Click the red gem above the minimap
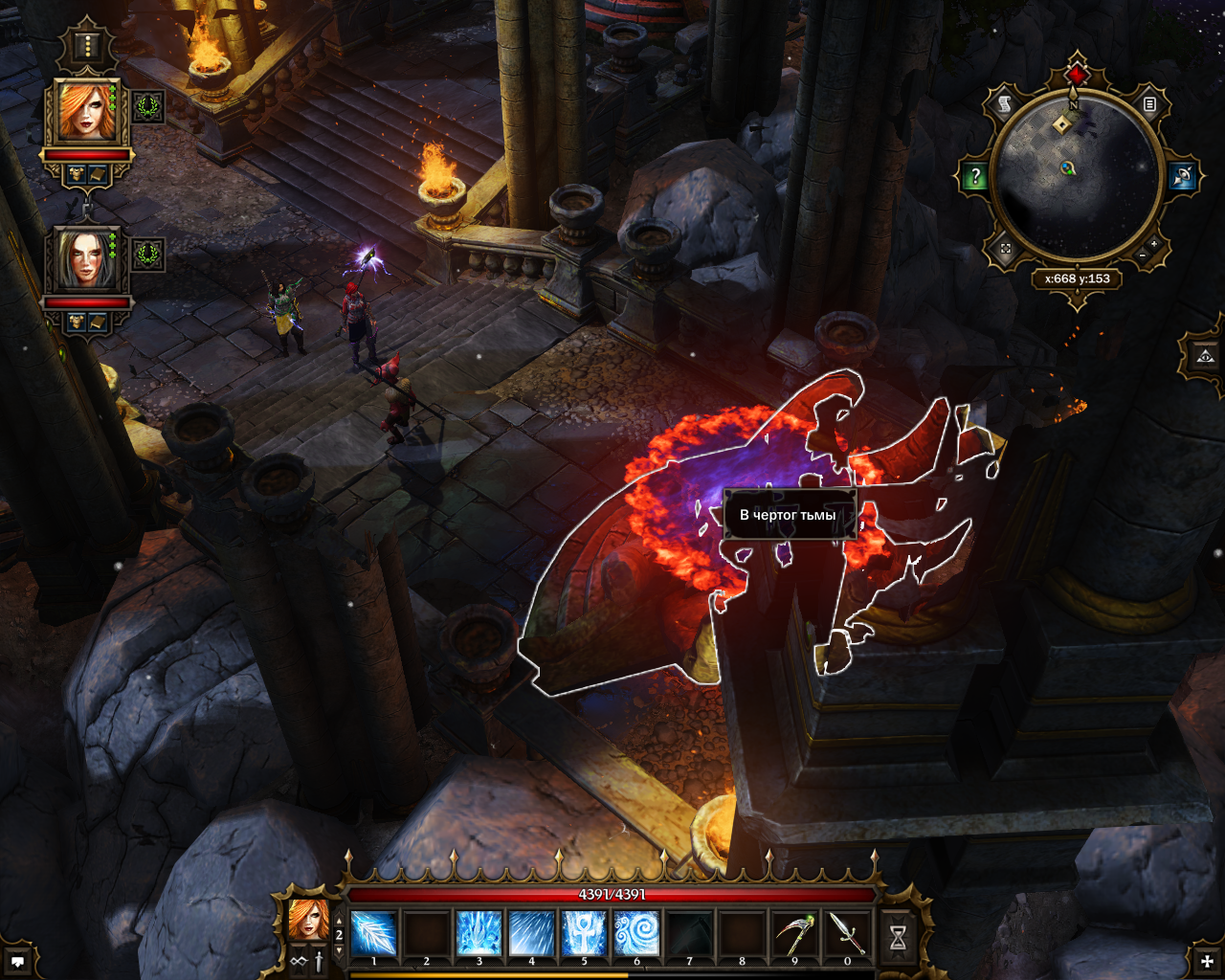Screen dimensions: 1225x980 click(1078, 75)
